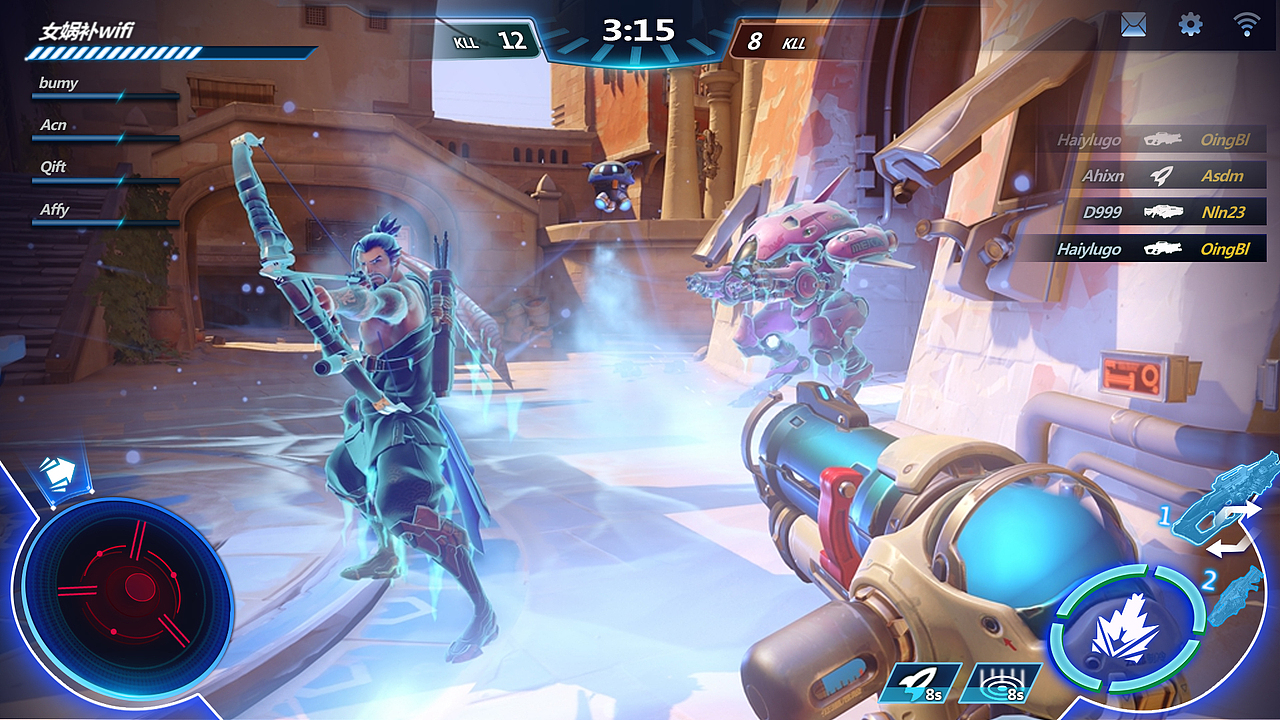Tap the wifi signal icon

pyautogui.click(x=1246, y=25)
